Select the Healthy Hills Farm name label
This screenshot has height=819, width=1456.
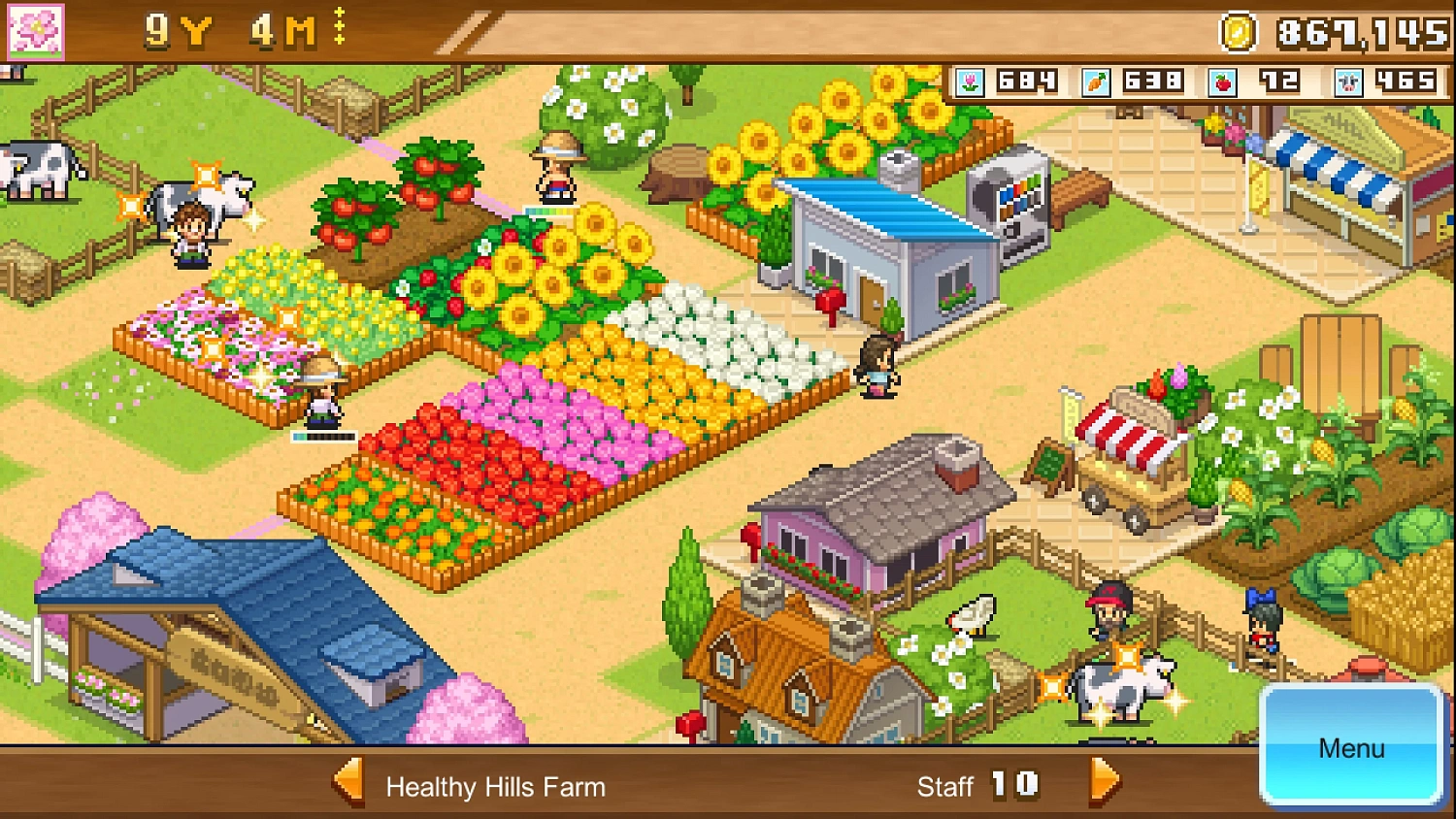(x=496, y=788)
